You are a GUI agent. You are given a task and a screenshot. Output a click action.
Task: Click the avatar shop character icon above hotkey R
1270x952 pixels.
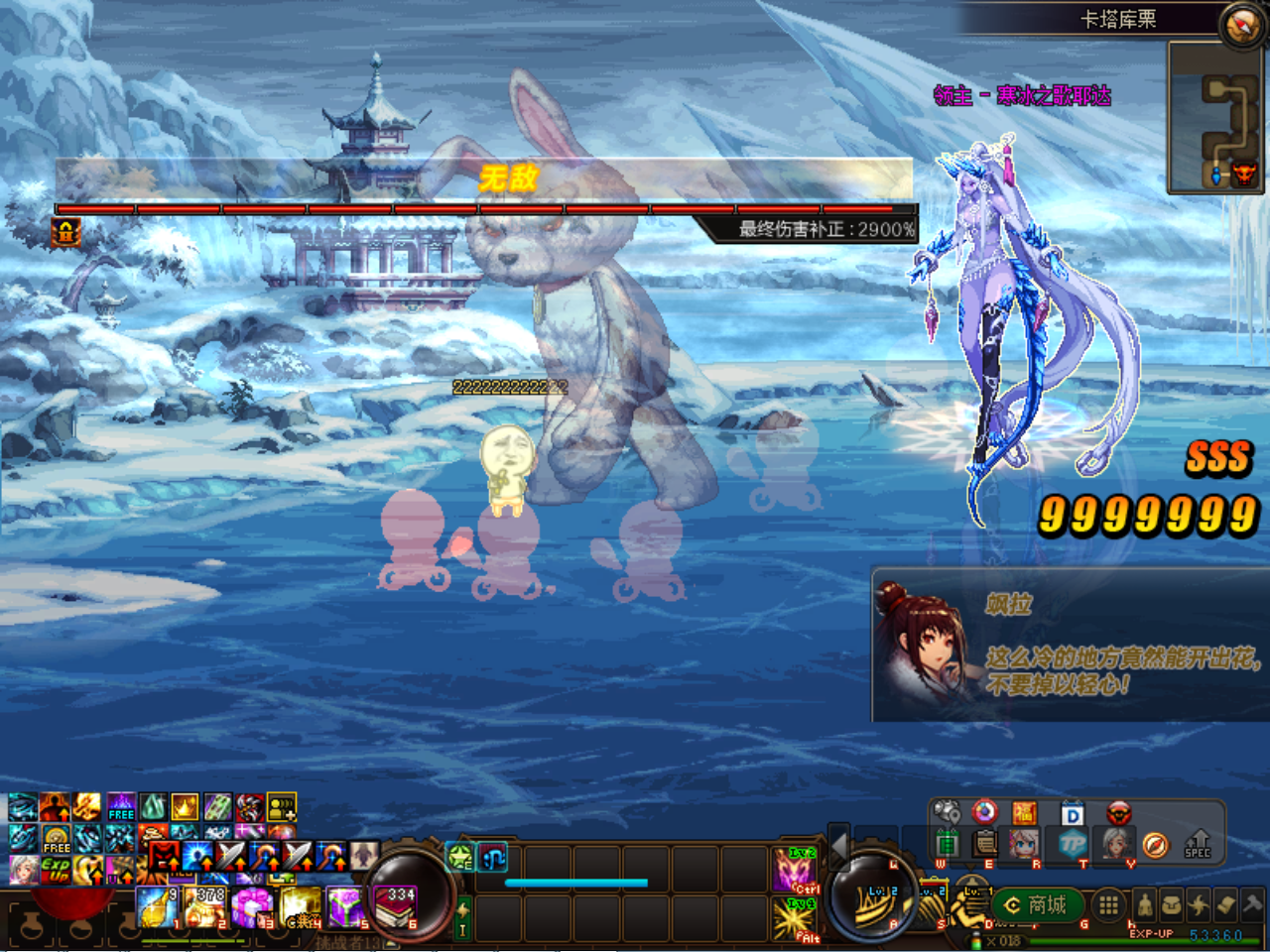[1022, 844]
